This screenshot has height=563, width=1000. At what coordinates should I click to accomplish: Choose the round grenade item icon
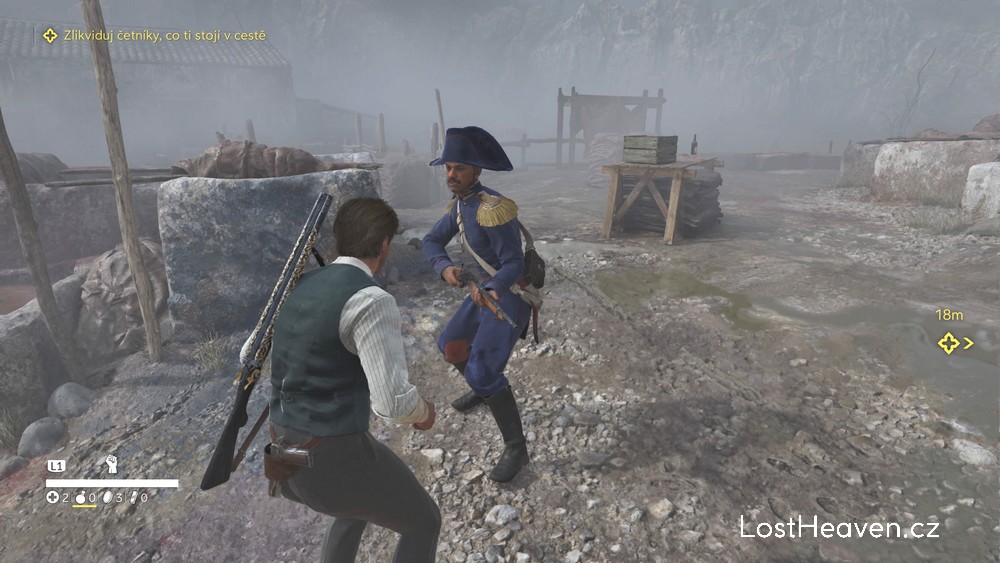(81, 497)
